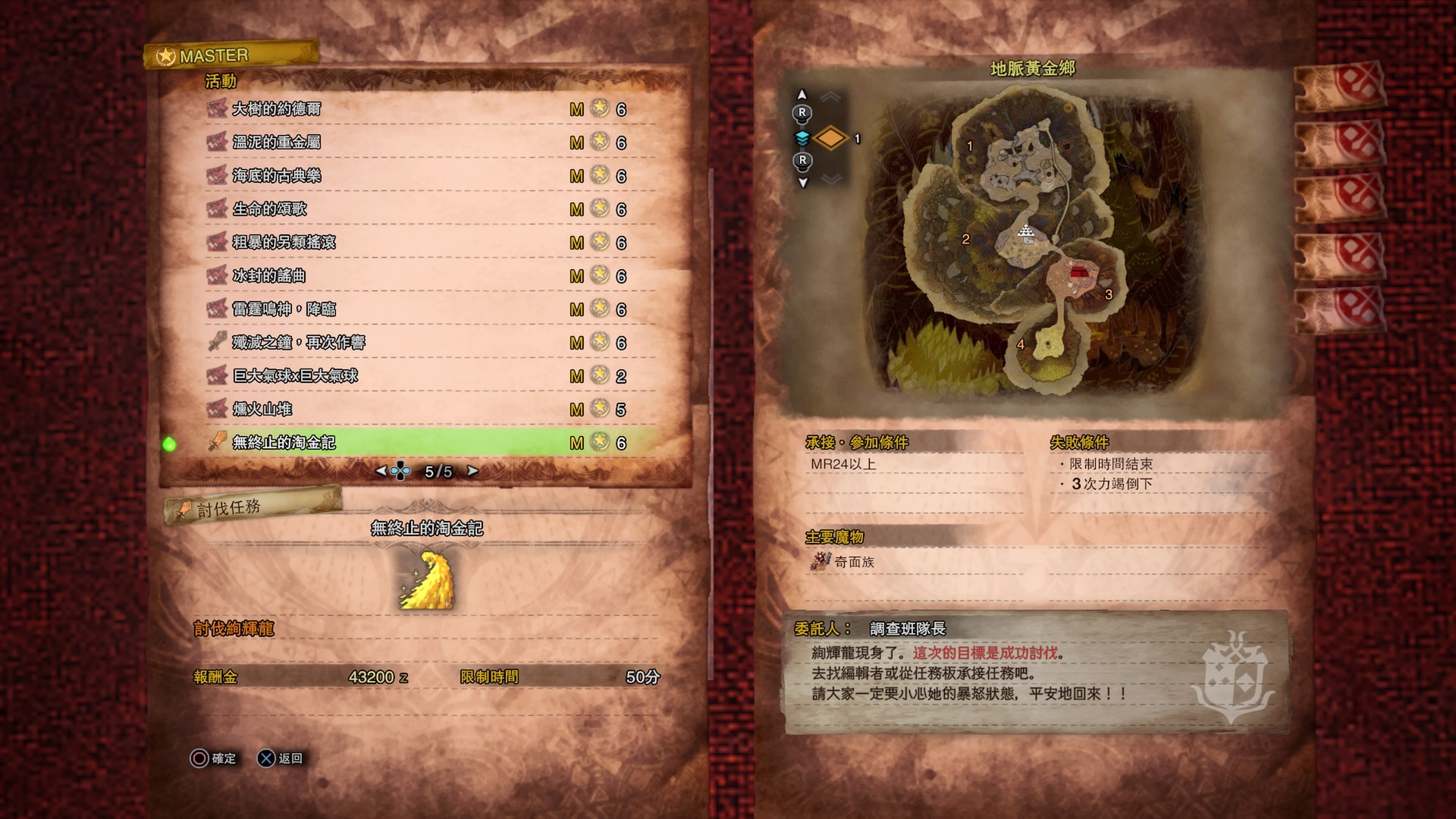The width and height of the screenshot is (1456, 819).
Task: Select the quest 巨大氣球x巨大氣球
Action: coord(295,376)
